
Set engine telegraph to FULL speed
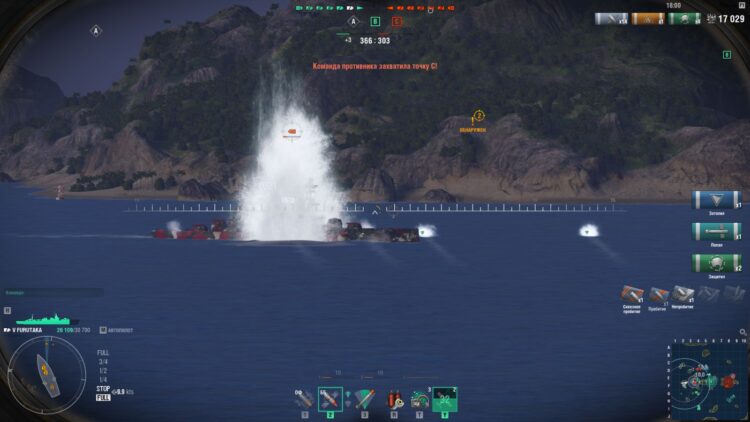(102, 353)
